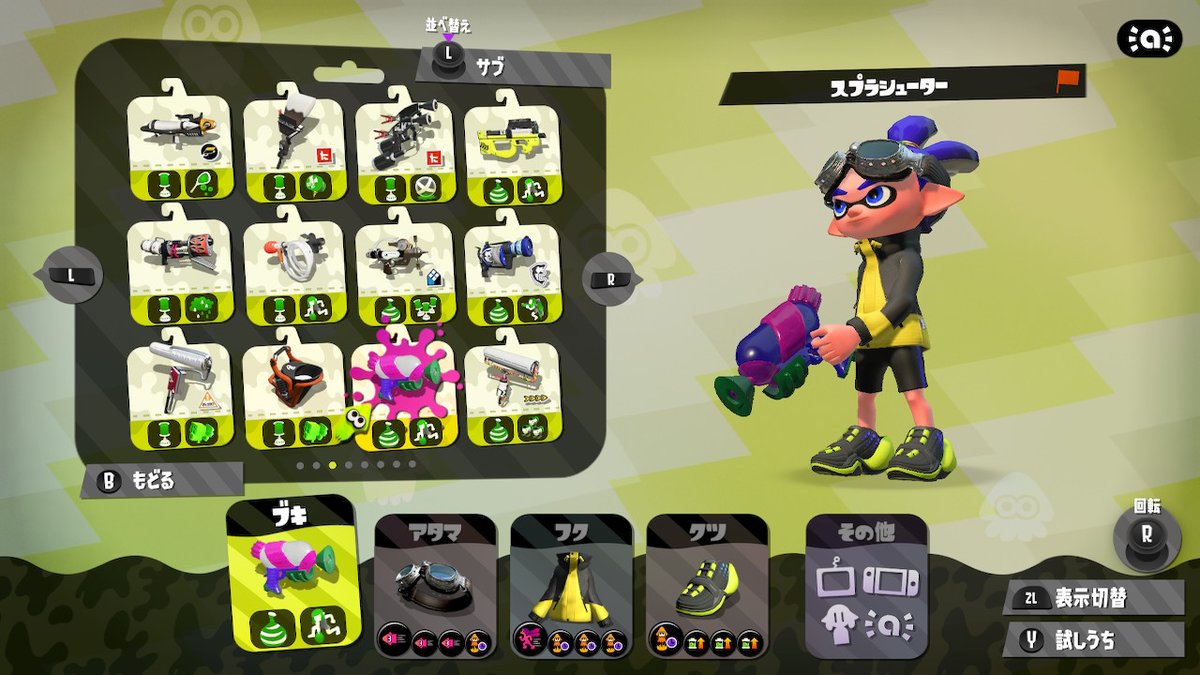1200x675 pixels.
Task: Go back with the もどる button
Action: pyautogui.click(x=160, y=481)
